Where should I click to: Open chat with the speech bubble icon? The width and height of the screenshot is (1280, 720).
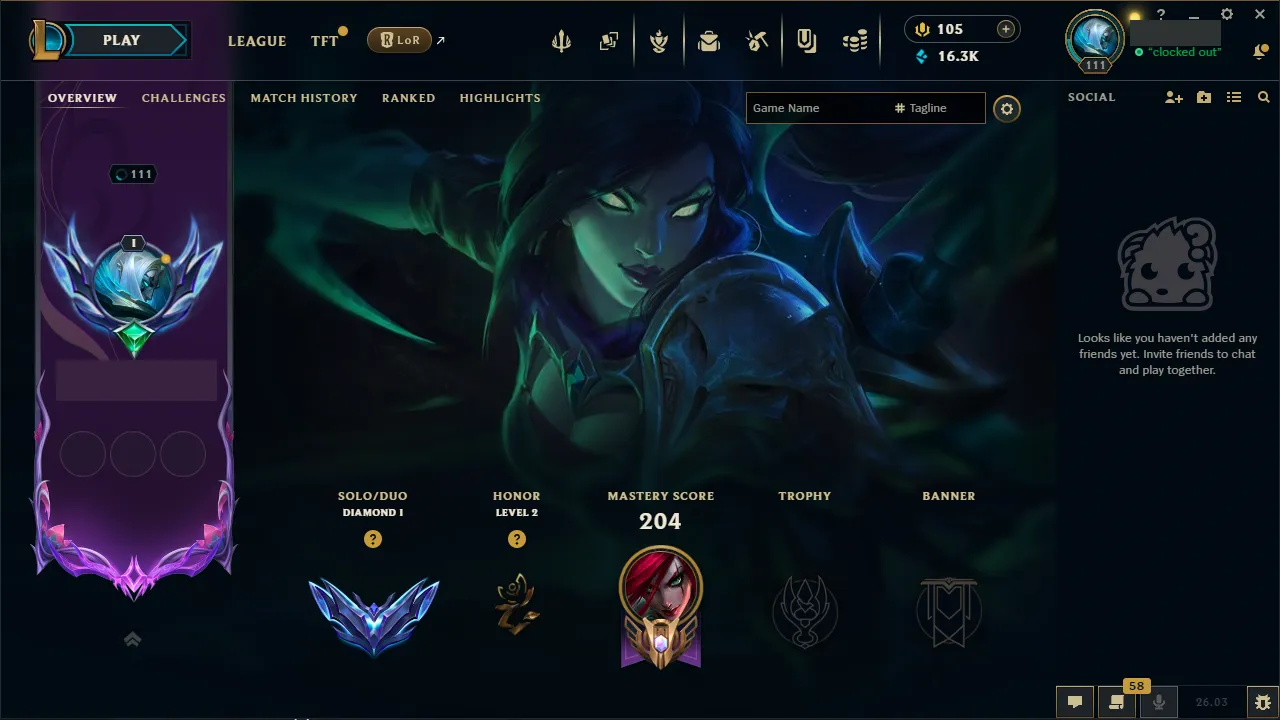1075,701
